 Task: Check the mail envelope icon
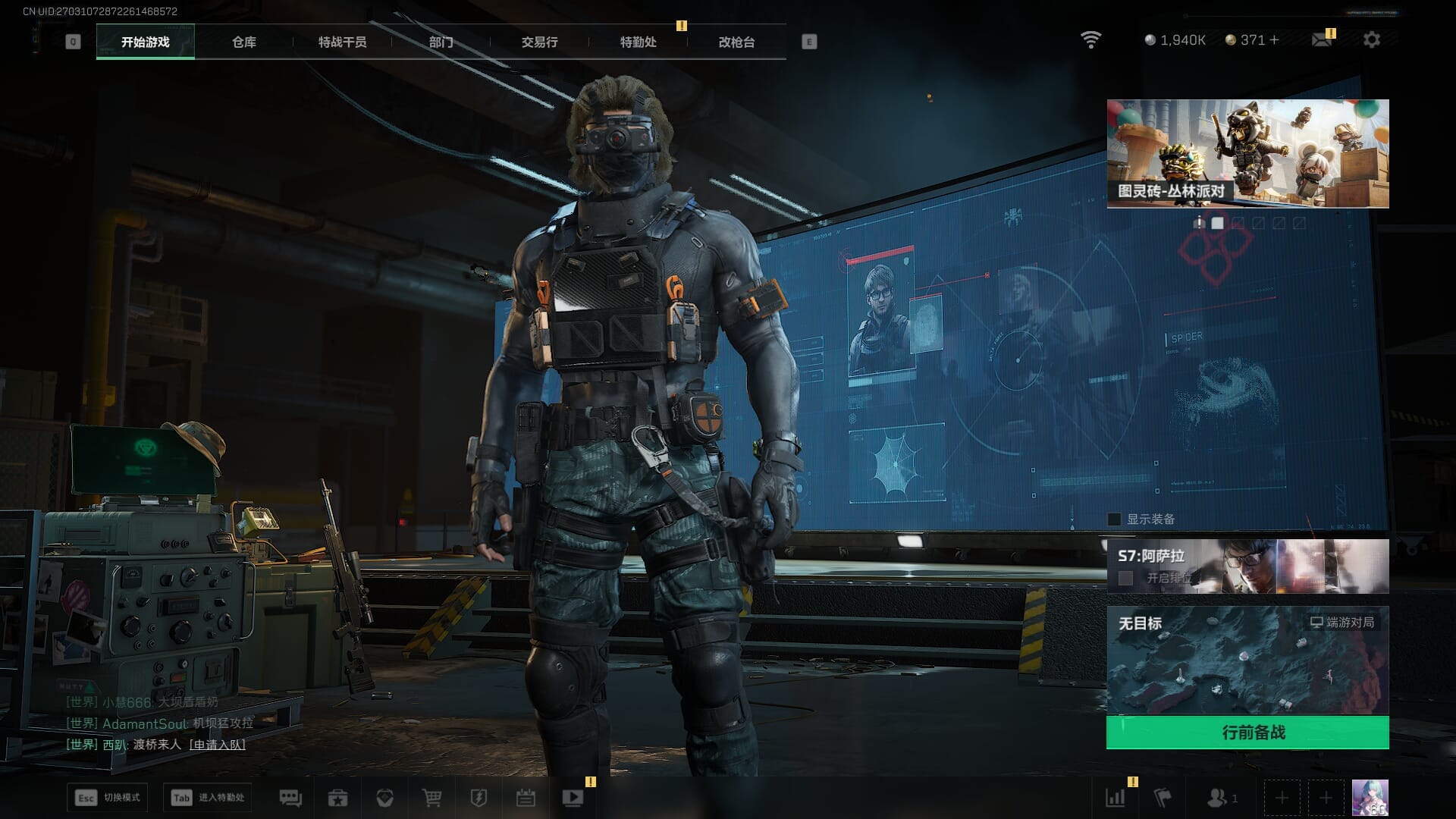[x=1322, y=39]
